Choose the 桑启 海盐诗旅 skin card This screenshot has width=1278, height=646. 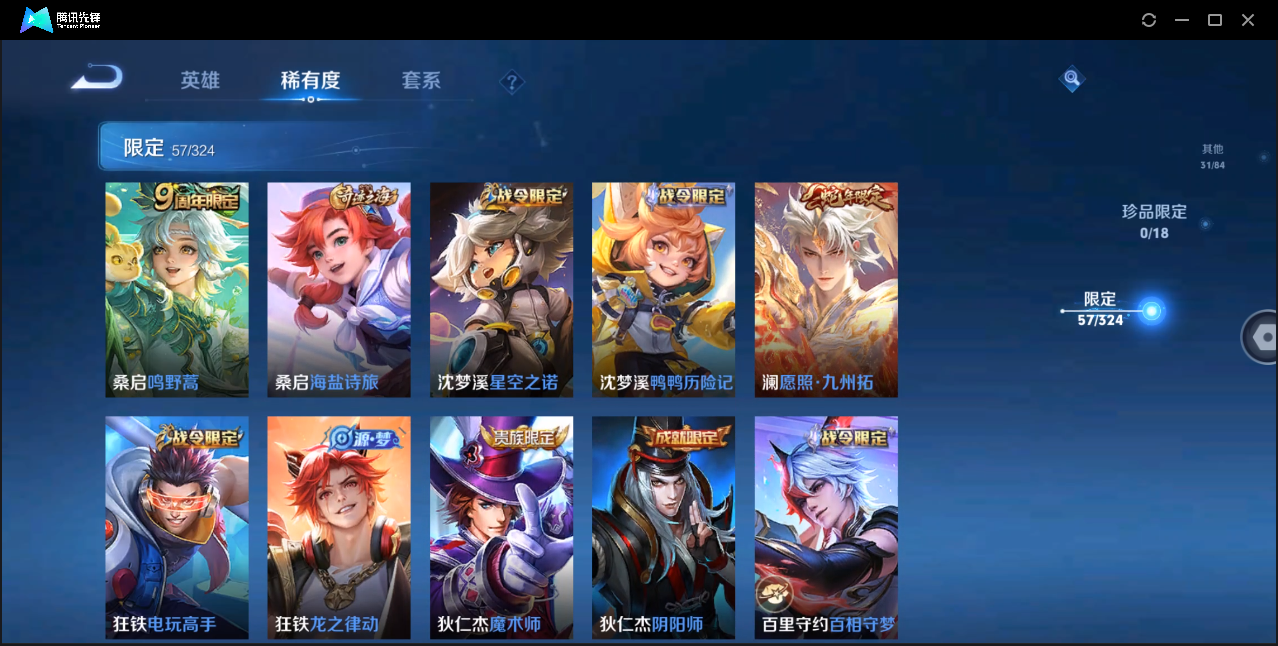coord(339,290)
